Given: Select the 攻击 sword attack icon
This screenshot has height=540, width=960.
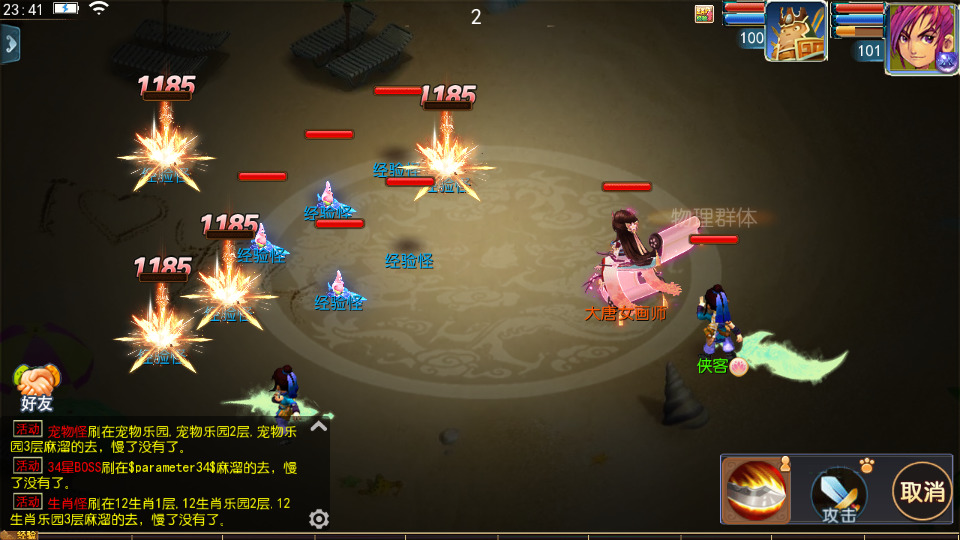Looking at the screenshot, I should pyautogui.click(x=838, y=493).
